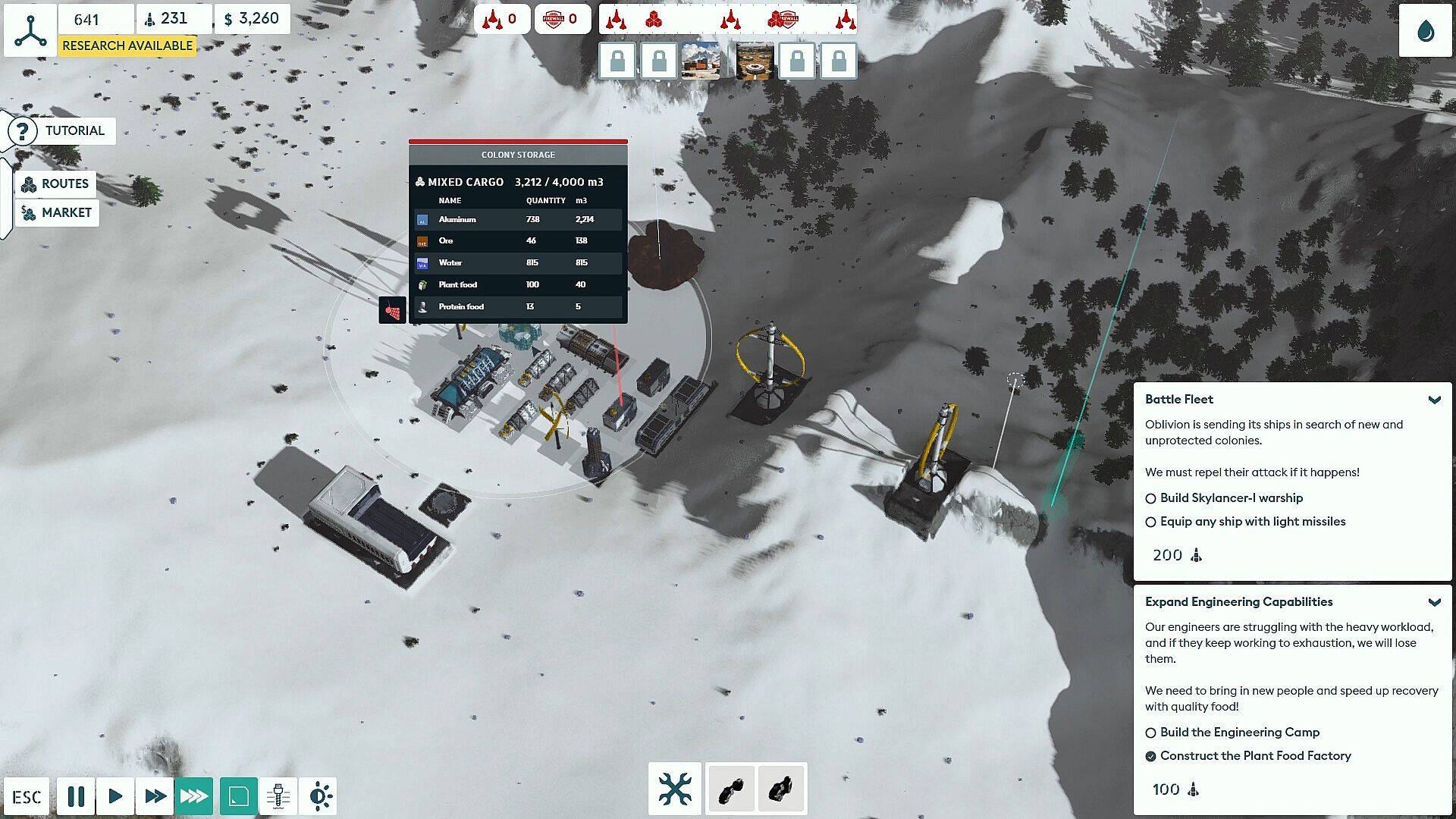Set game speed to triple fast-forward
The width and height of the screenshot is (1456, 819).
coord(194,796)
